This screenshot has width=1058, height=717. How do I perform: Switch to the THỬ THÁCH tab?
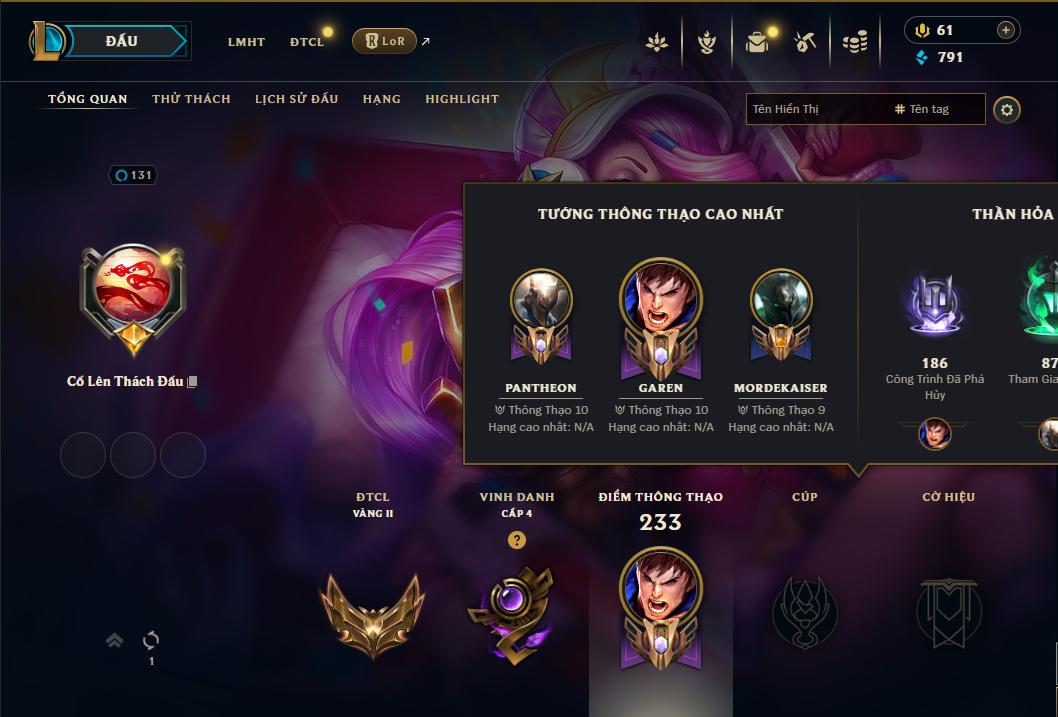191,99
